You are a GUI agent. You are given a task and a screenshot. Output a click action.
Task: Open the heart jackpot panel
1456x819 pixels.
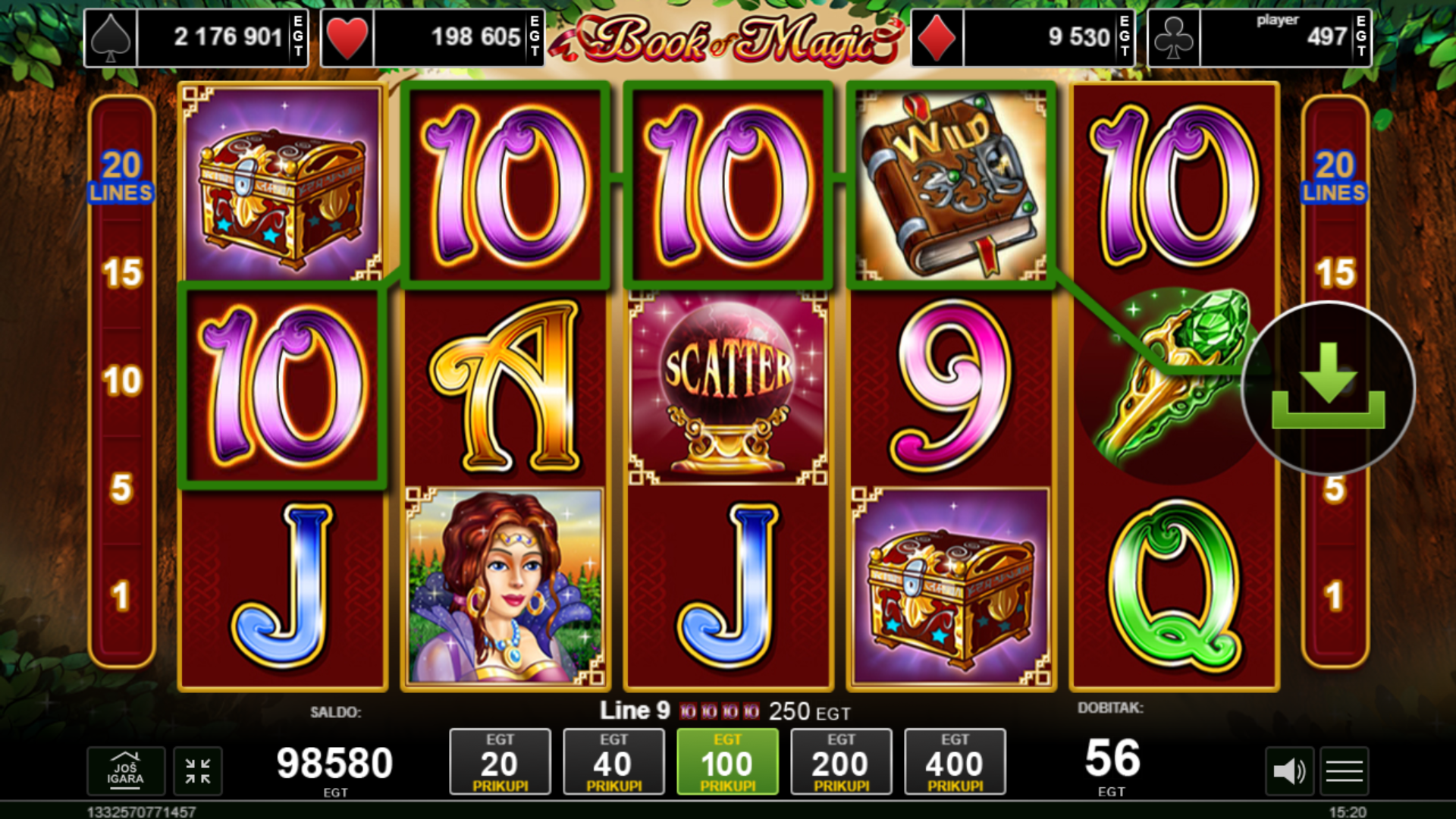coord(432,37)
